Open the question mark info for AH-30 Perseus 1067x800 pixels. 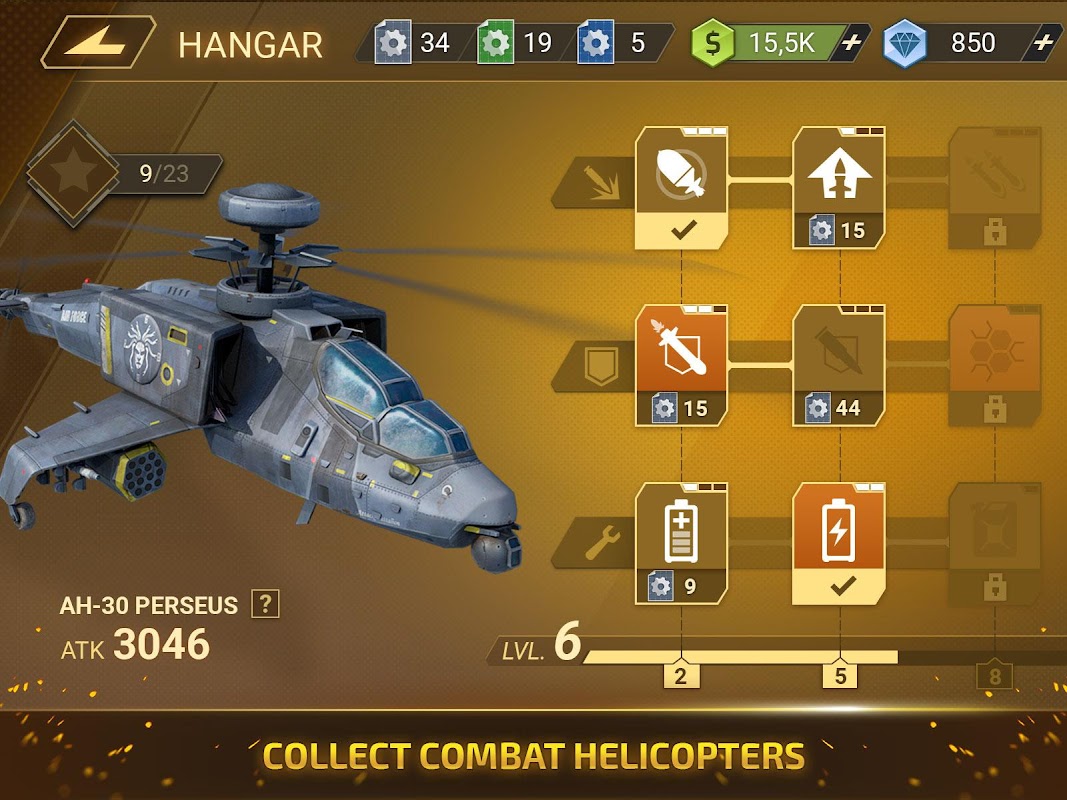click(265, 604)
